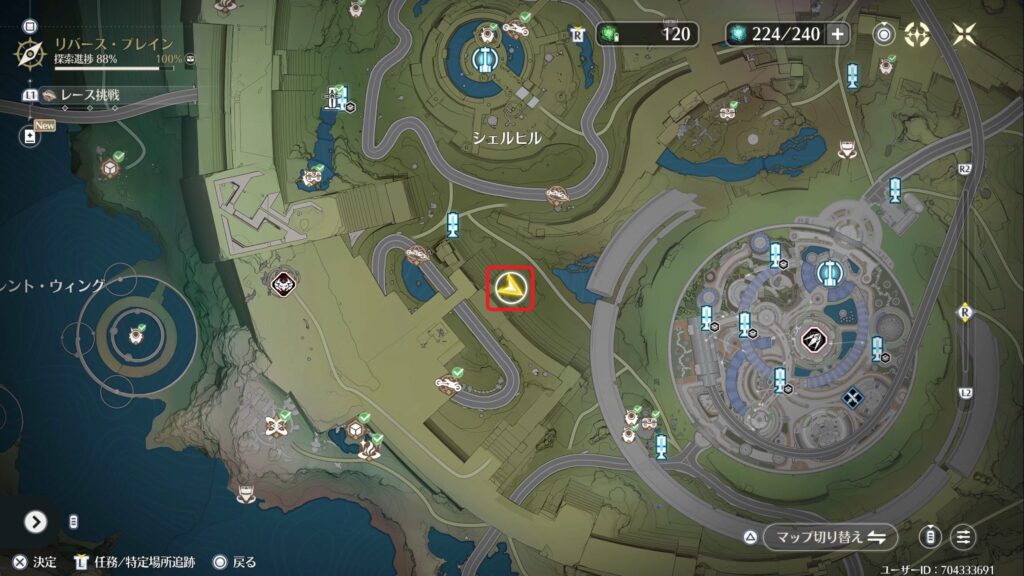Close the map with the X-shaped icon
1024x576 pixels.
tap(964, 34)
